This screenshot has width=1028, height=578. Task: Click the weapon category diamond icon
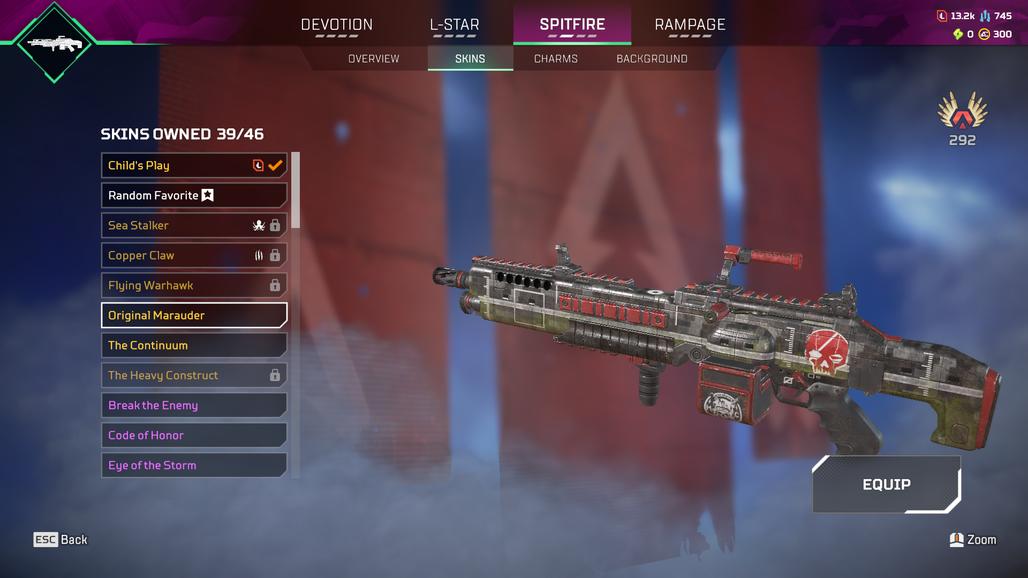pos(55,42)
